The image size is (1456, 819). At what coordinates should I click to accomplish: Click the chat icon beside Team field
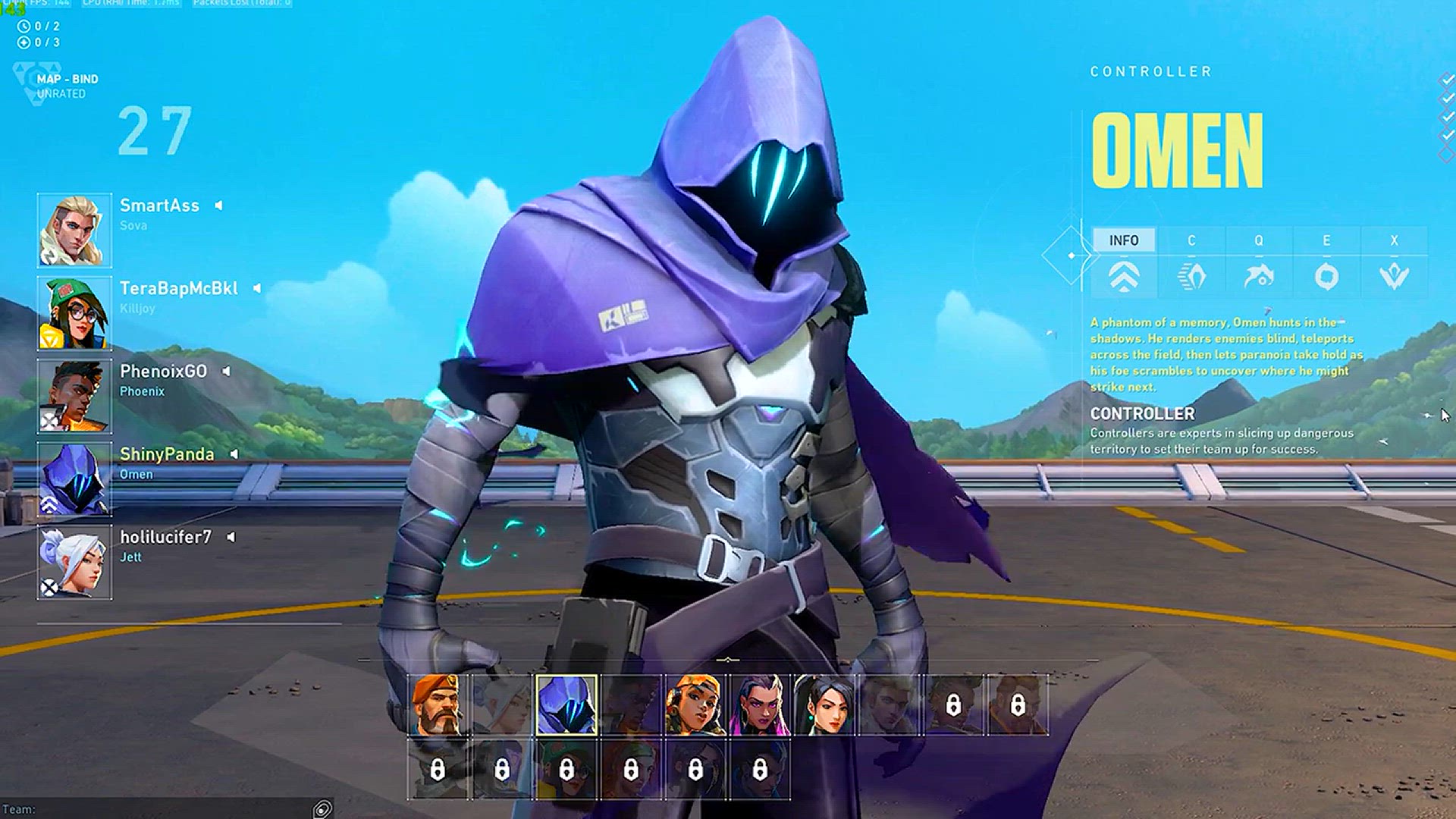322,809
